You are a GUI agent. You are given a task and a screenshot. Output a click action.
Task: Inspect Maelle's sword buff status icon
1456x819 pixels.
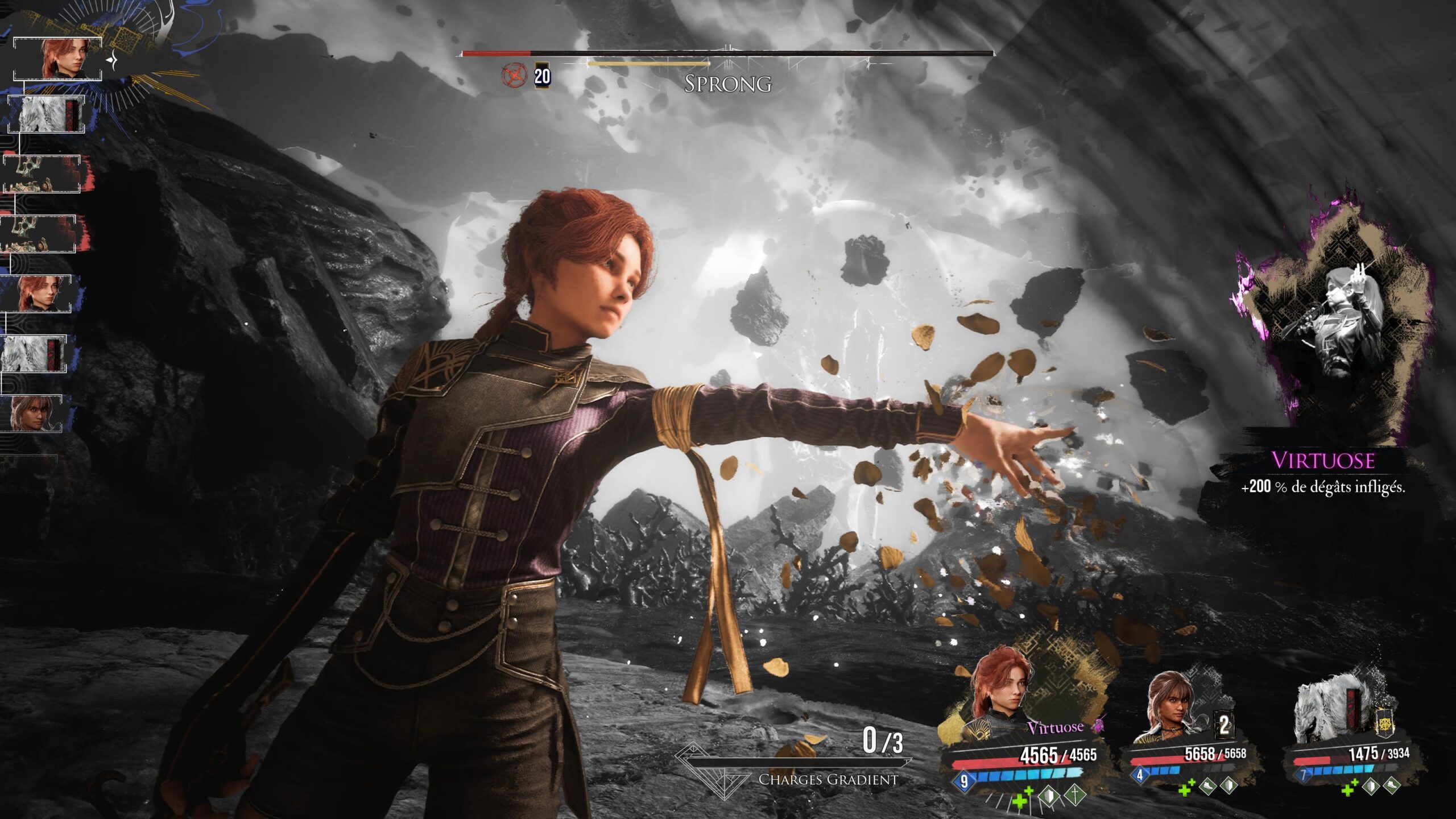coord(1074,795)
